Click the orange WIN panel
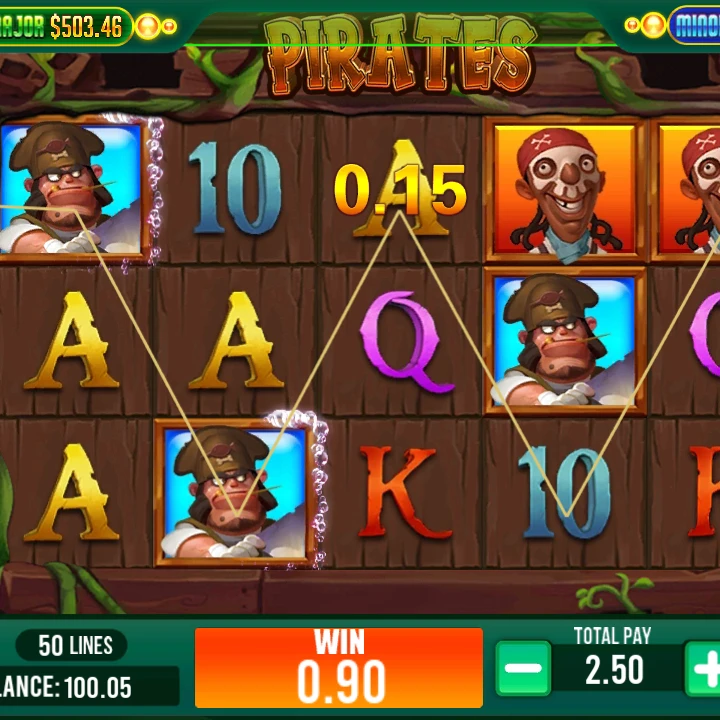The width and height of the screenshot is (720, 720). point(338,668)
